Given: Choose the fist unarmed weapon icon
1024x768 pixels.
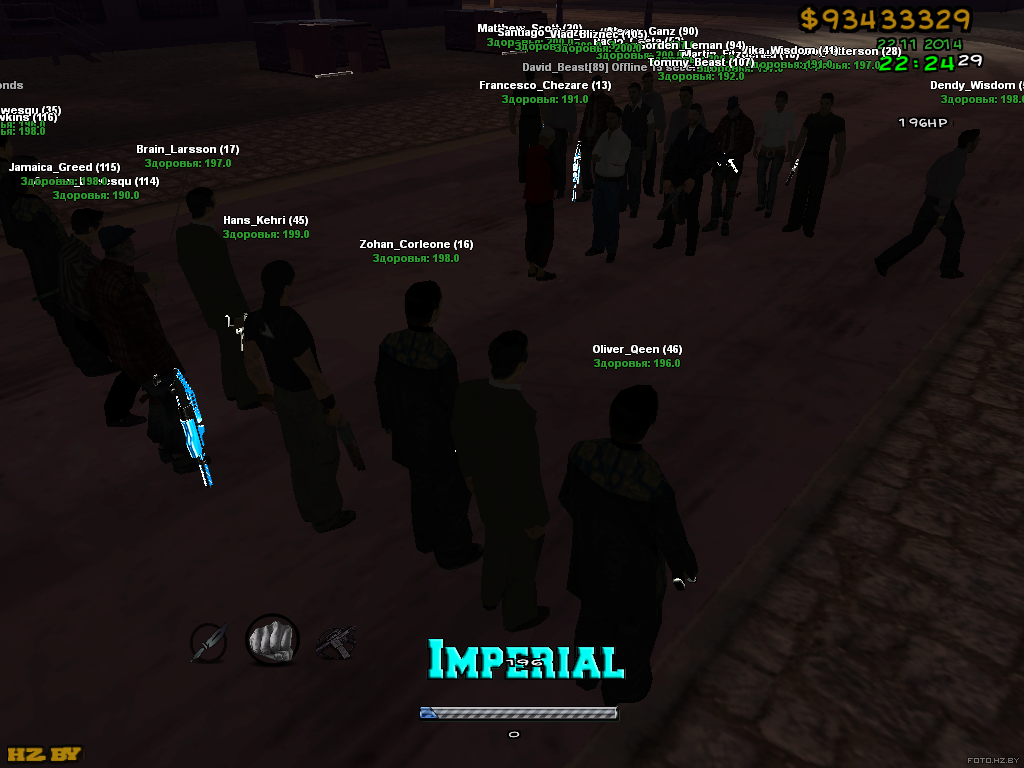Looking at the screenshot, I should tap(272, 640).
